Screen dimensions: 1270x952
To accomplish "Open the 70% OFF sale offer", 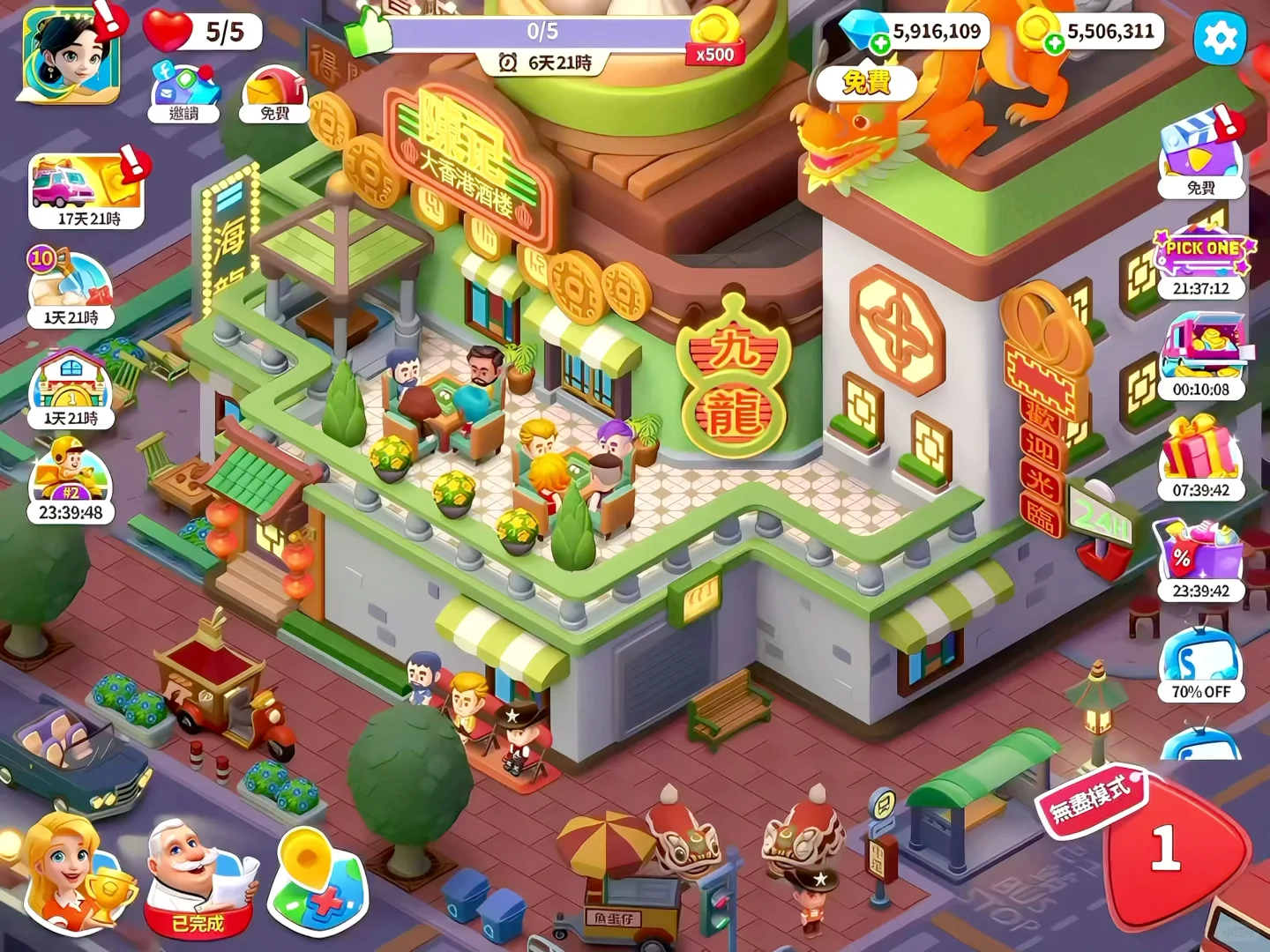I will pos(1201,665).
